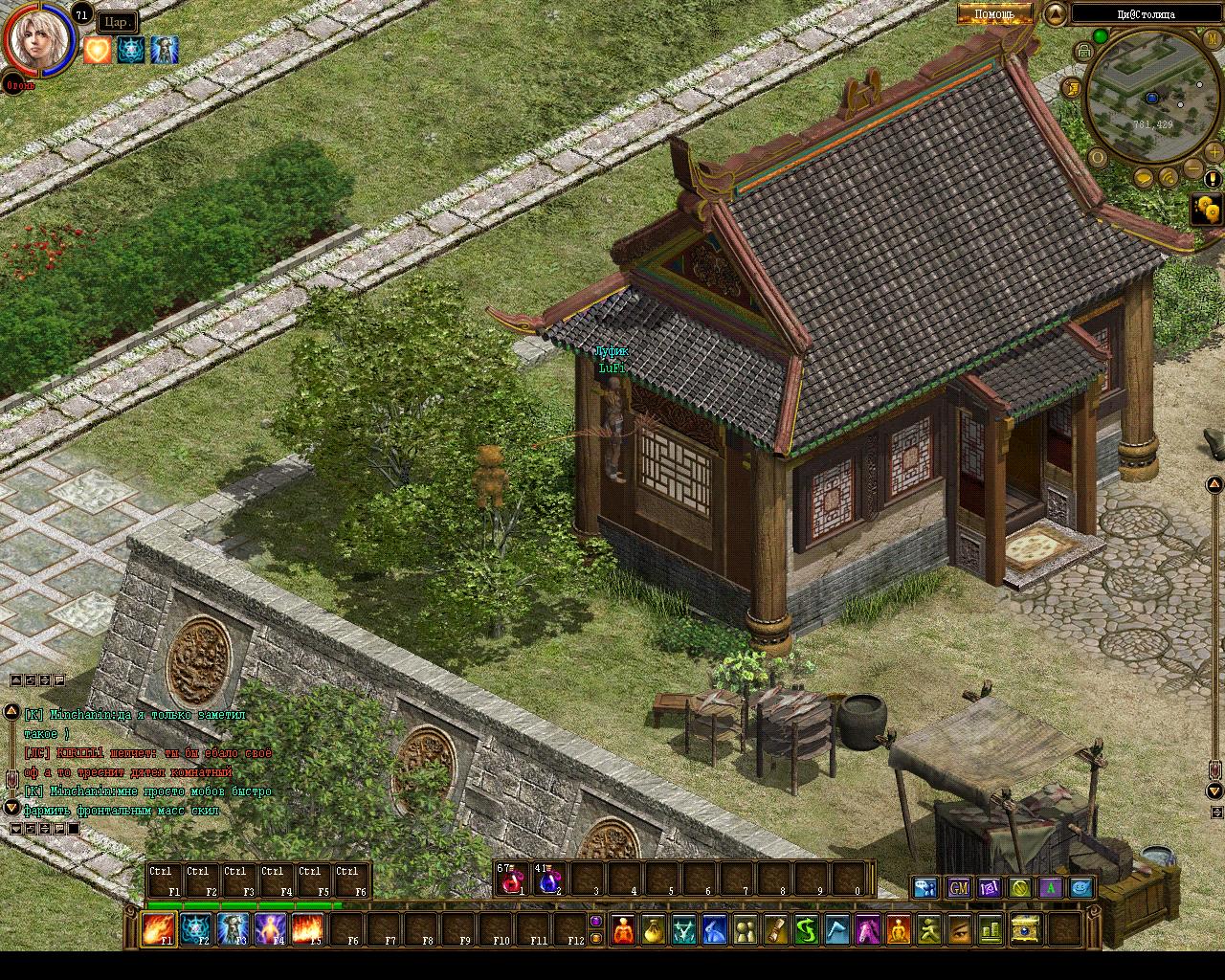Click the minimap's minus zoom button

(1192, 169)
